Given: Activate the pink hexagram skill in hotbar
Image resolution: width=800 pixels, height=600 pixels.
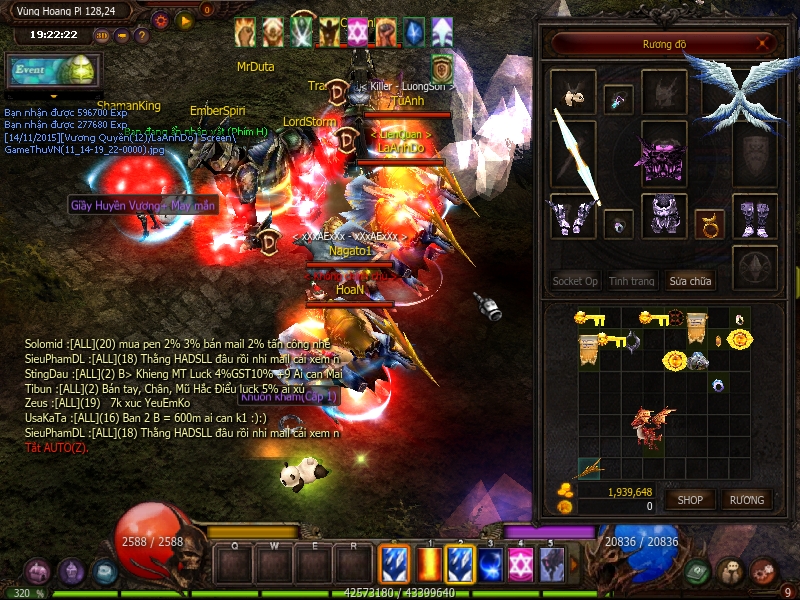Looking at the screenshot, I should point(522,563).
